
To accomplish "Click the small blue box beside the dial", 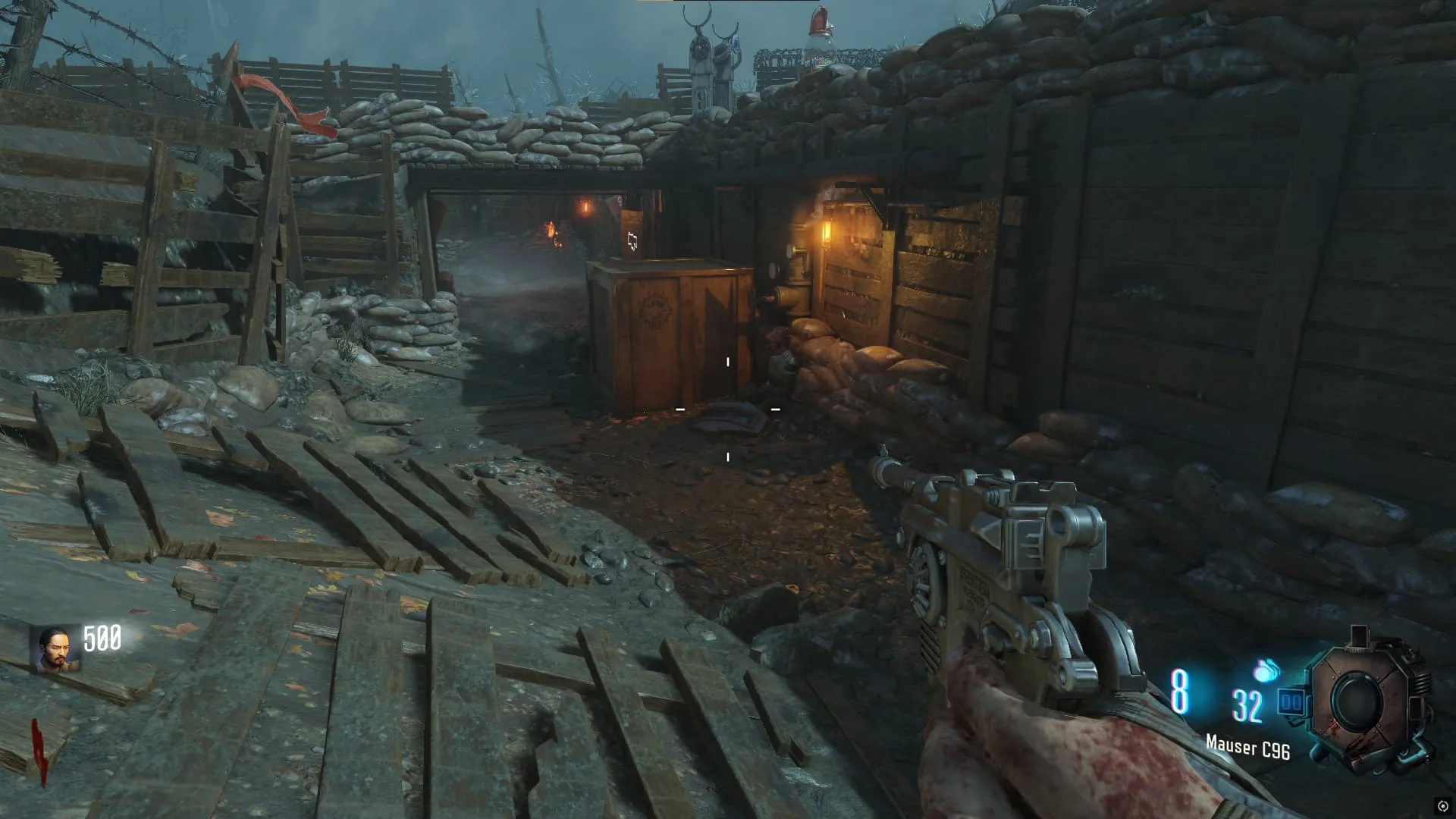I will click(x=1291, y=702).
